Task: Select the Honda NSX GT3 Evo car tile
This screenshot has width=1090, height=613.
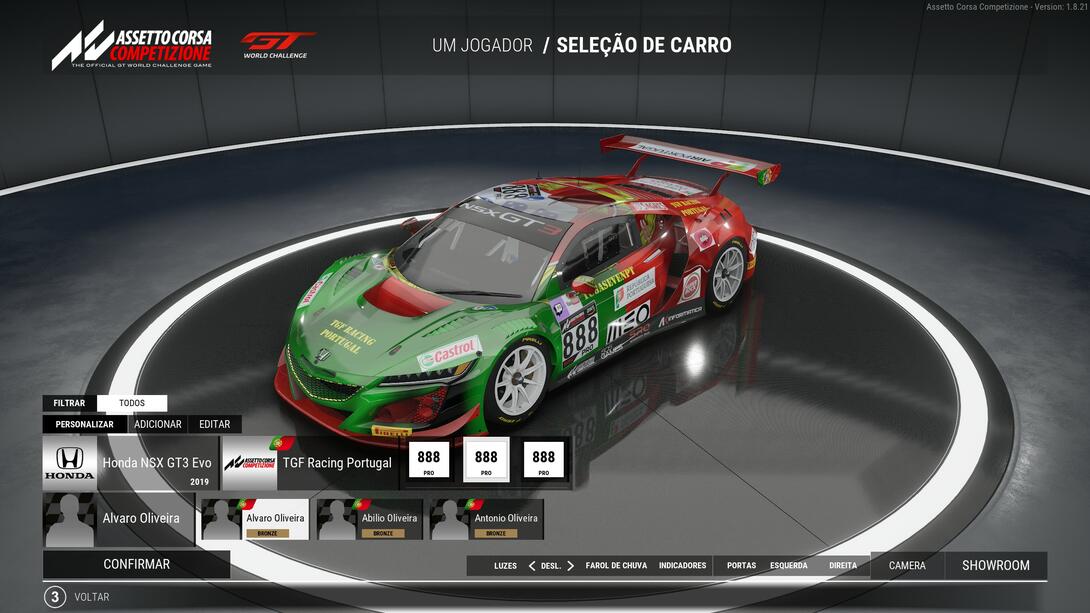Action: [130, 463]
